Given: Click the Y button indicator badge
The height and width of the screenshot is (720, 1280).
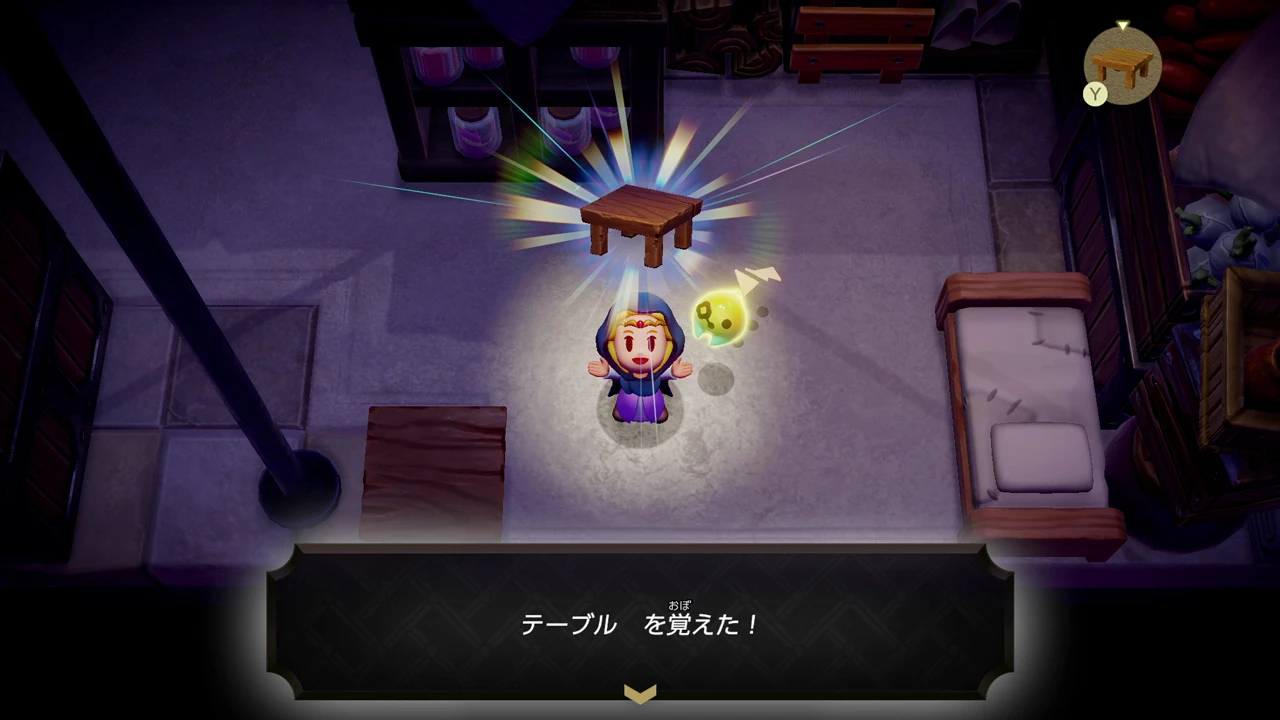Looking at the screenshot, I should [x=1095, y=95].
